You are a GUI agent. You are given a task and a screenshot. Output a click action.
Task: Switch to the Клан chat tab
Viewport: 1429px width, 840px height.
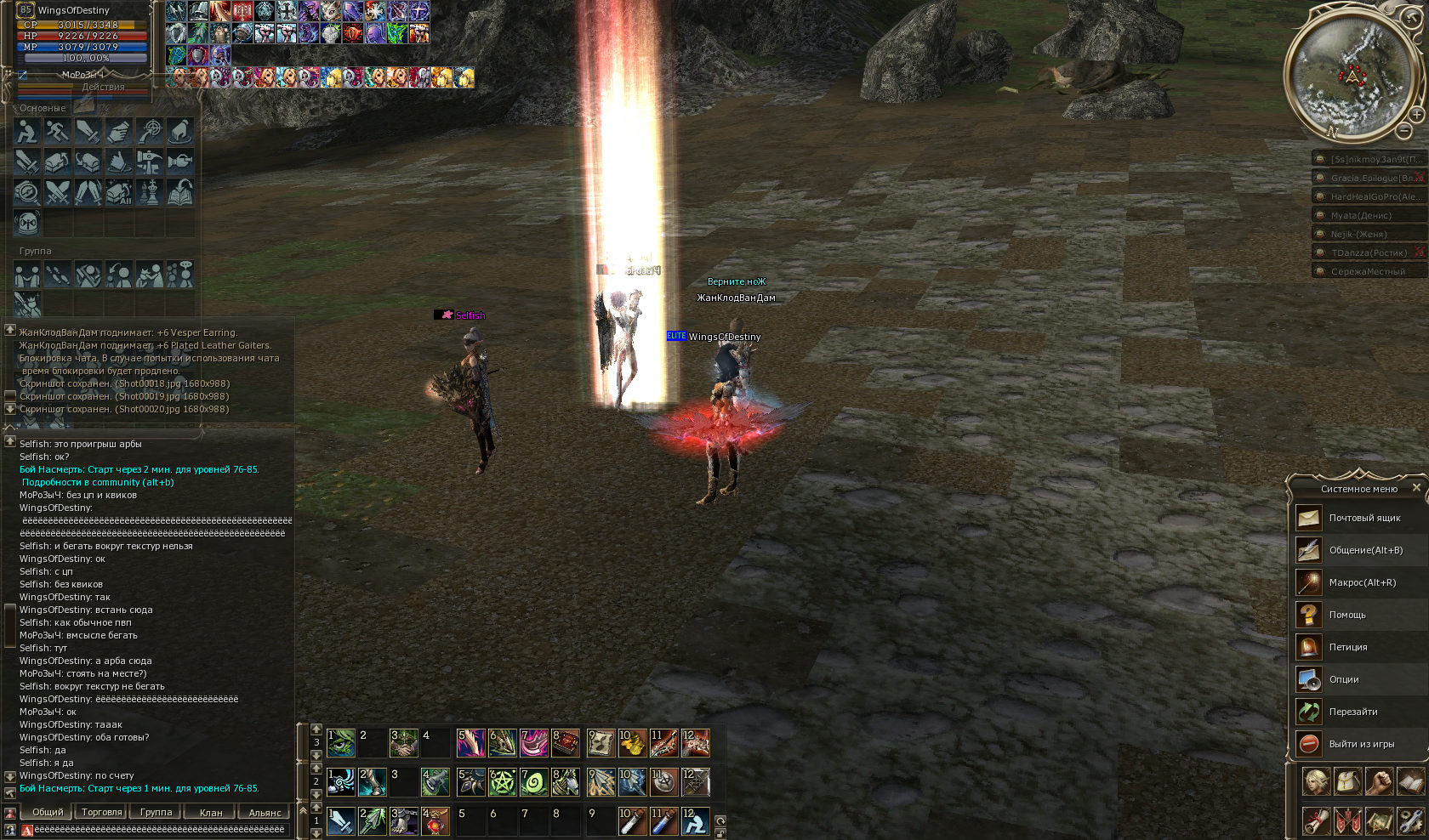pyautogui.click(x=210, y=812)
